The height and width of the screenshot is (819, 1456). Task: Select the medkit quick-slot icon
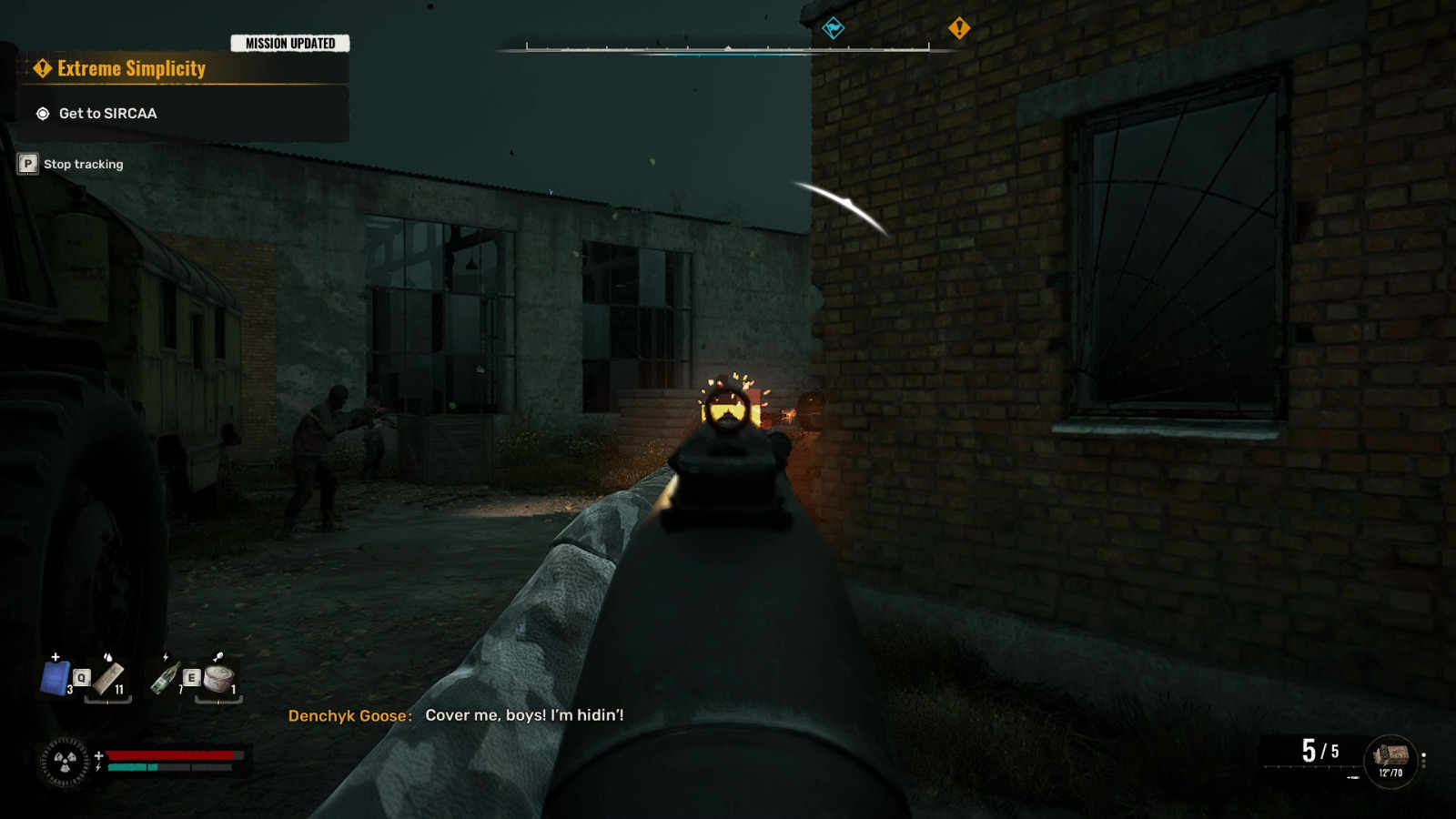(x=56, y=679)
